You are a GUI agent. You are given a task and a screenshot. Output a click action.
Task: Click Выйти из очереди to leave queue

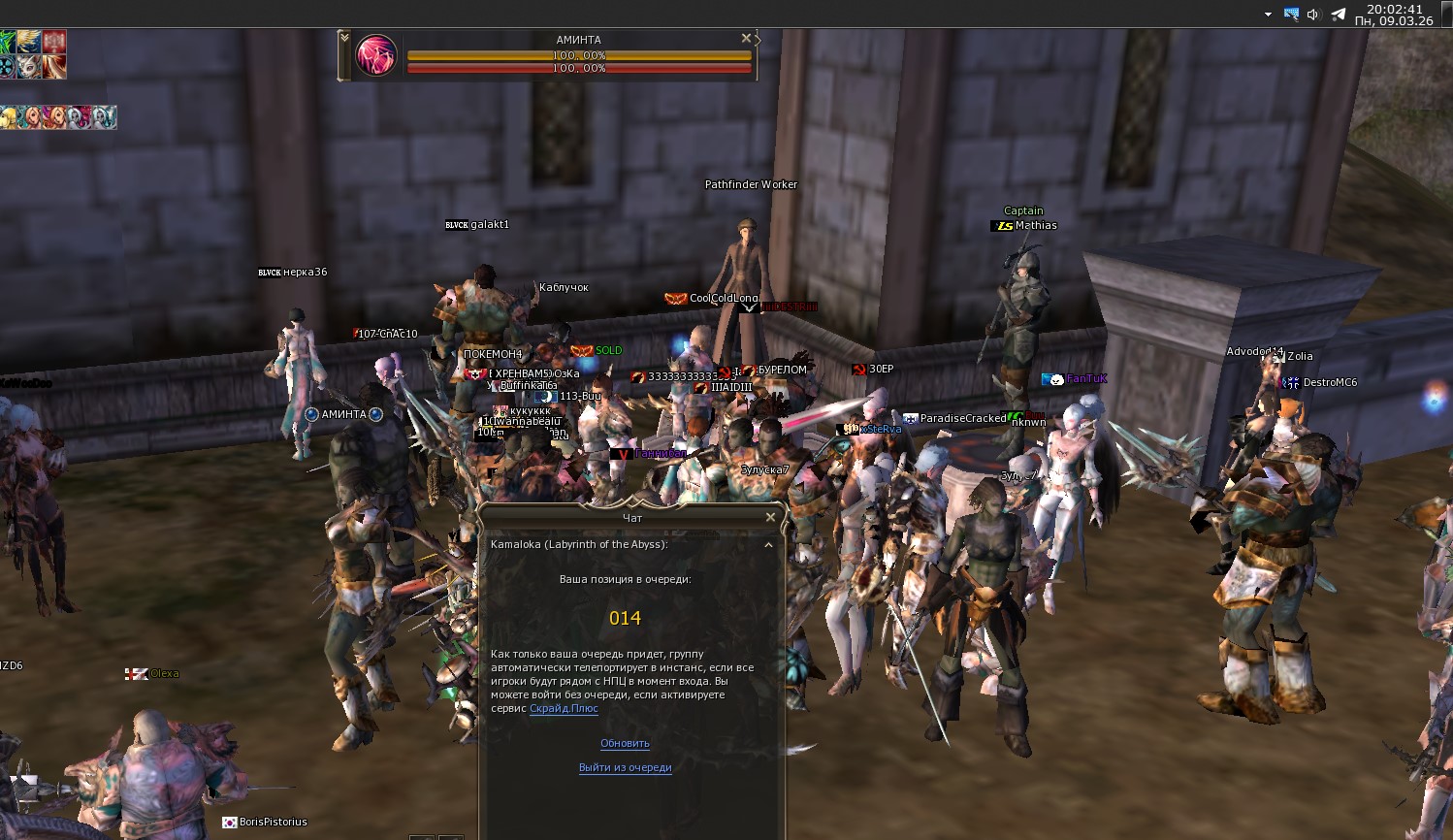(625, 767)
